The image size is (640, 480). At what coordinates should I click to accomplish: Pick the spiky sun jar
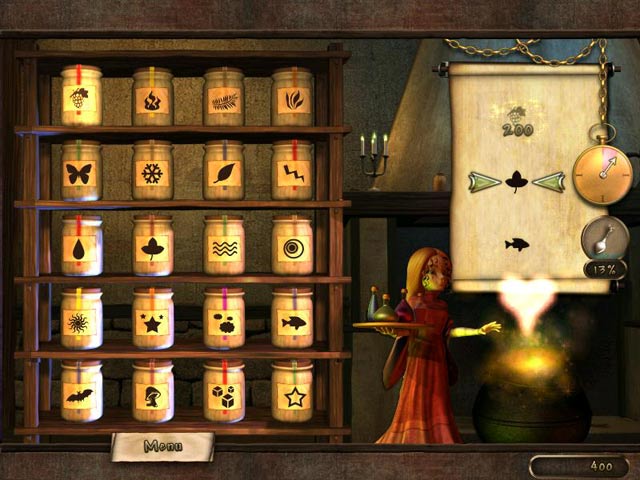pos(81,322)
